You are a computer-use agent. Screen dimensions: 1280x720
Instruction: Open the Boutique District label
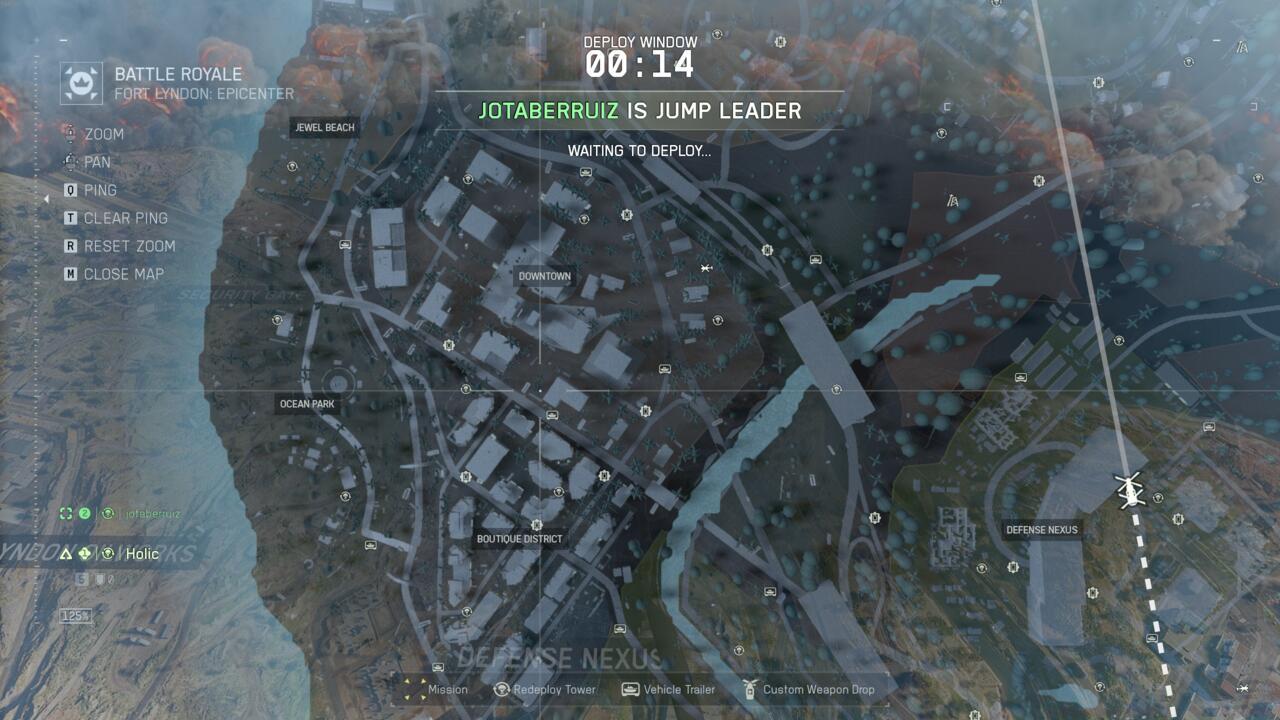(521, 538)
